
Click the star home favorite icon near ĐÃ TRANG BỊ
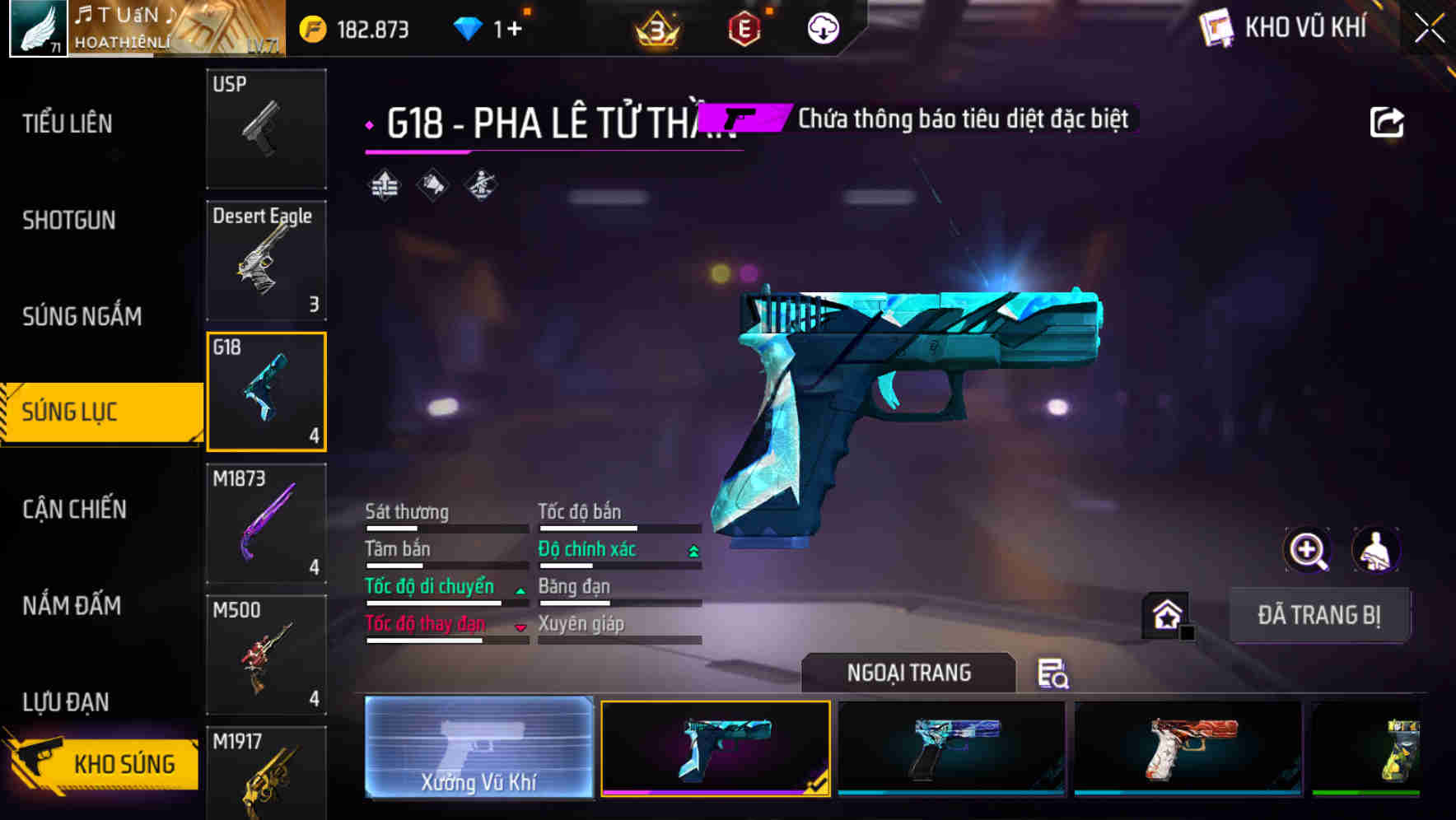(1166, 614)
